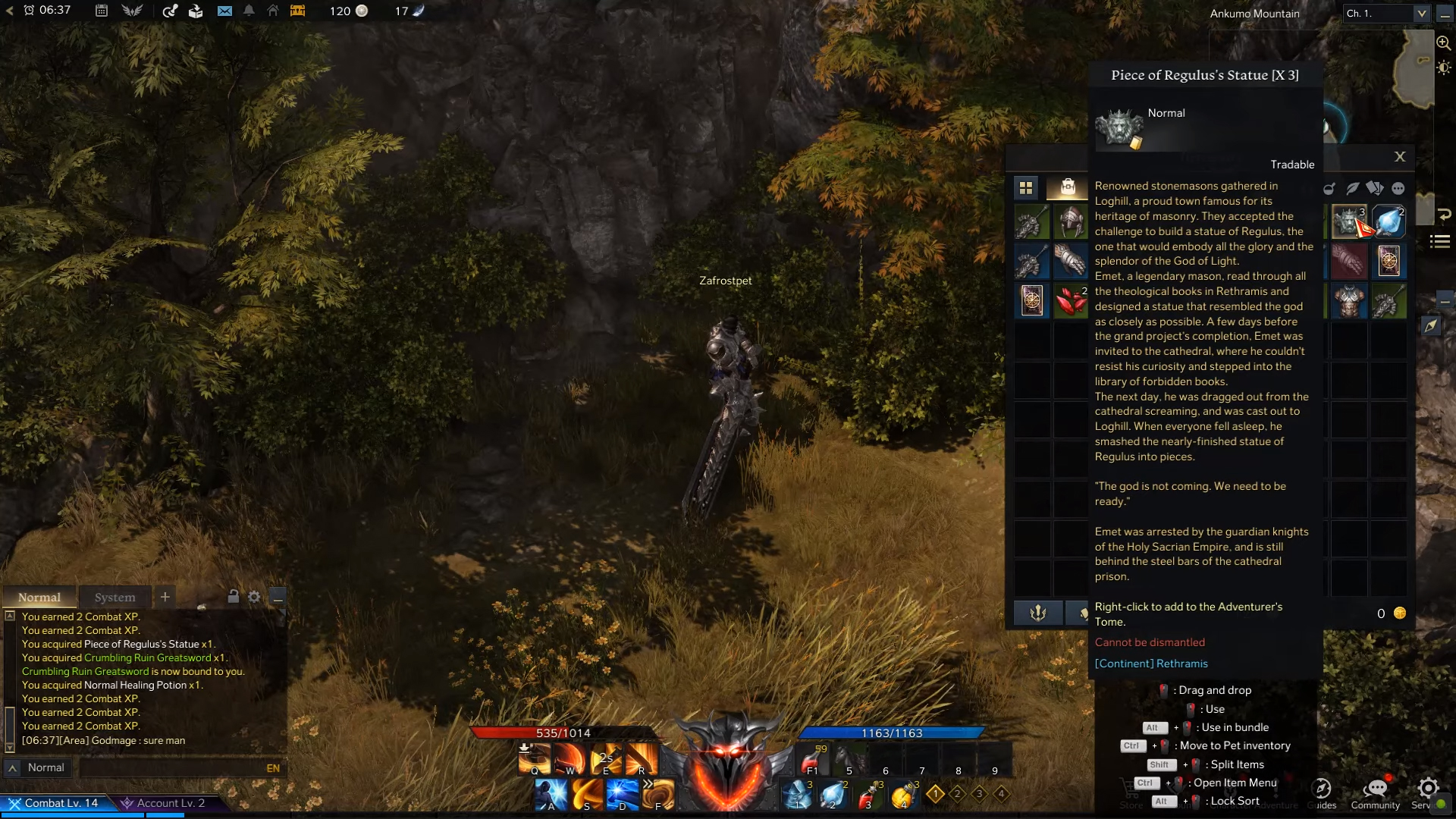Click the red health bar showing 535/1014
This screenshot has width=1456, height=819.
[561, 733]
